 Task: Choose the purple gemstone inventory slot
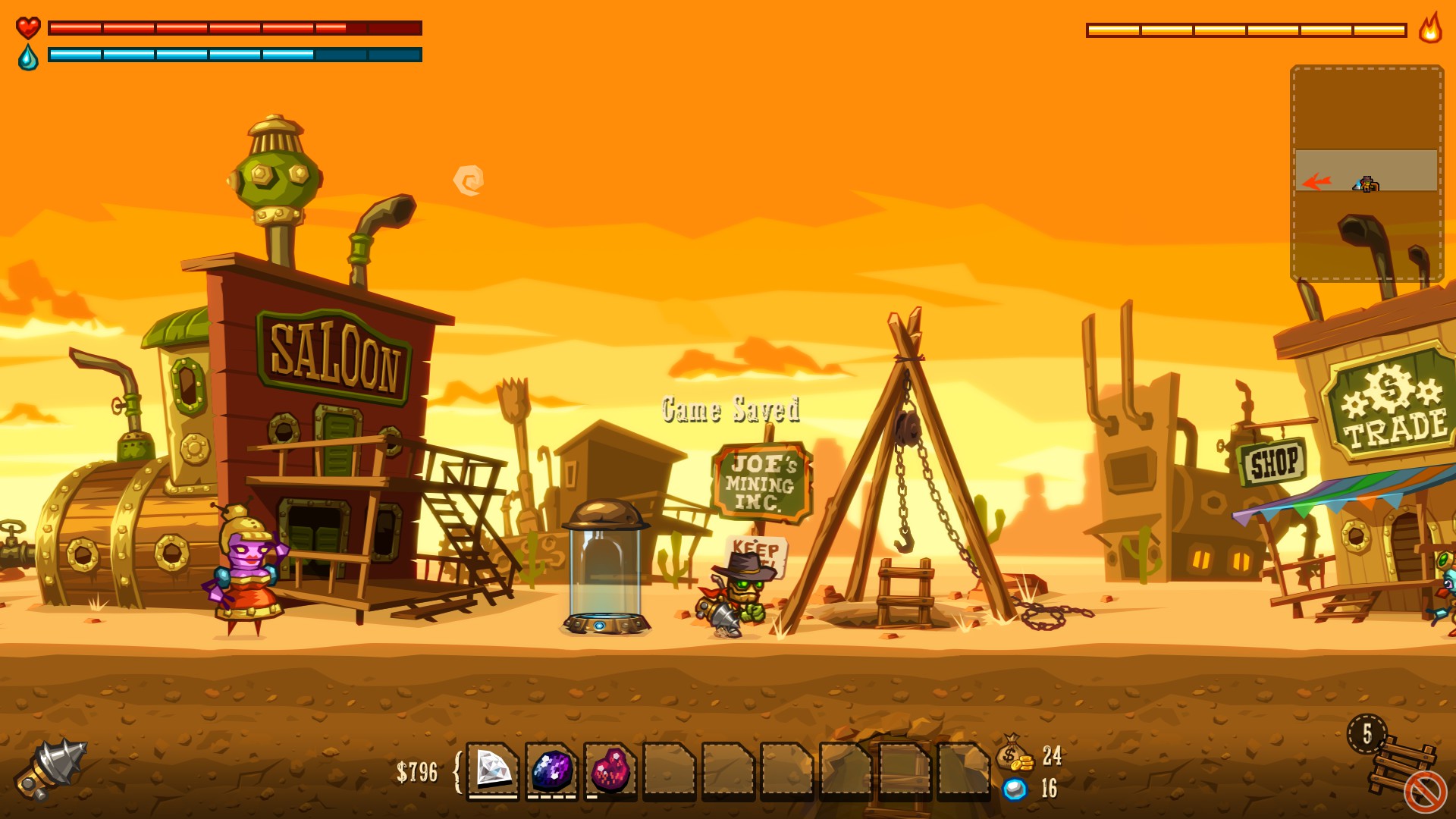552,770
